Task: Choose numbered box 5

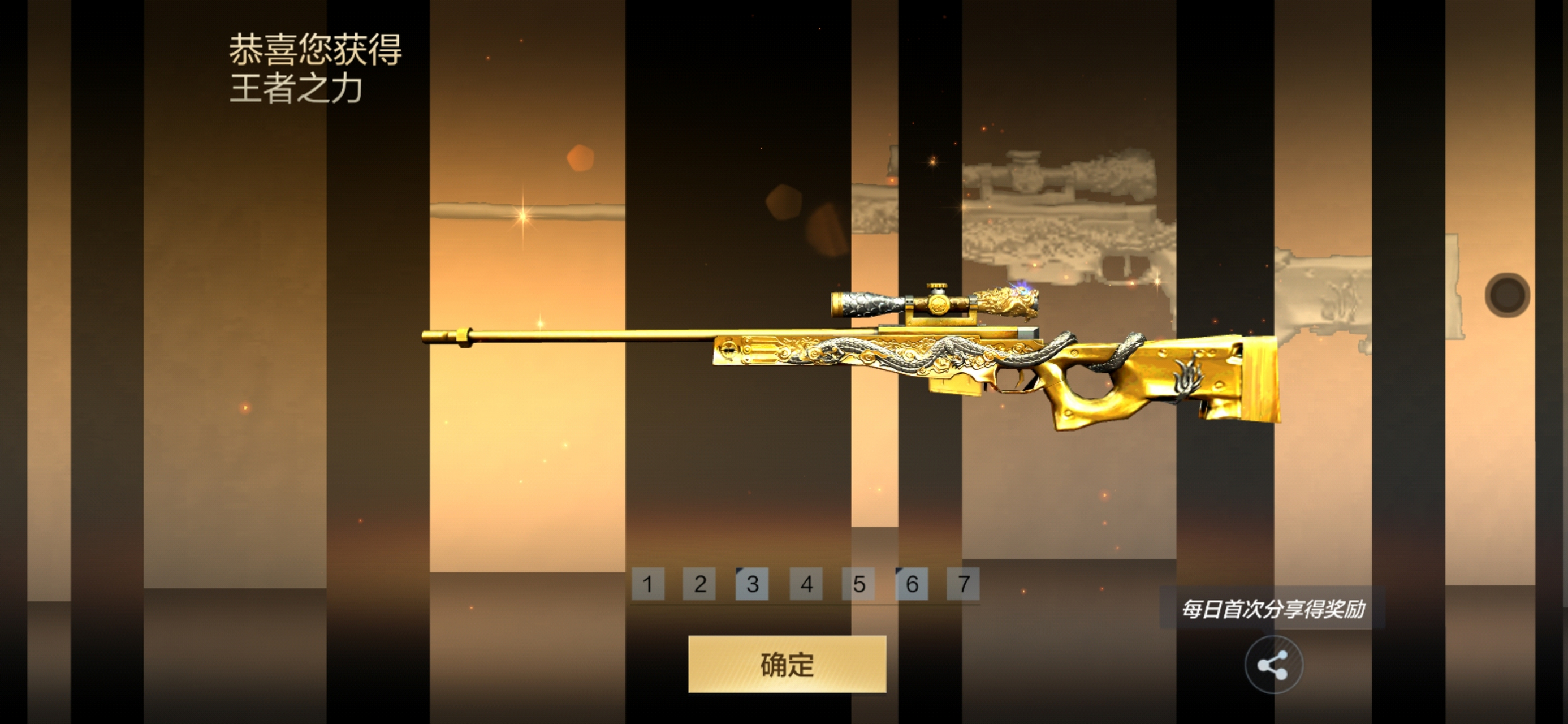Action: tap(858, 584)
